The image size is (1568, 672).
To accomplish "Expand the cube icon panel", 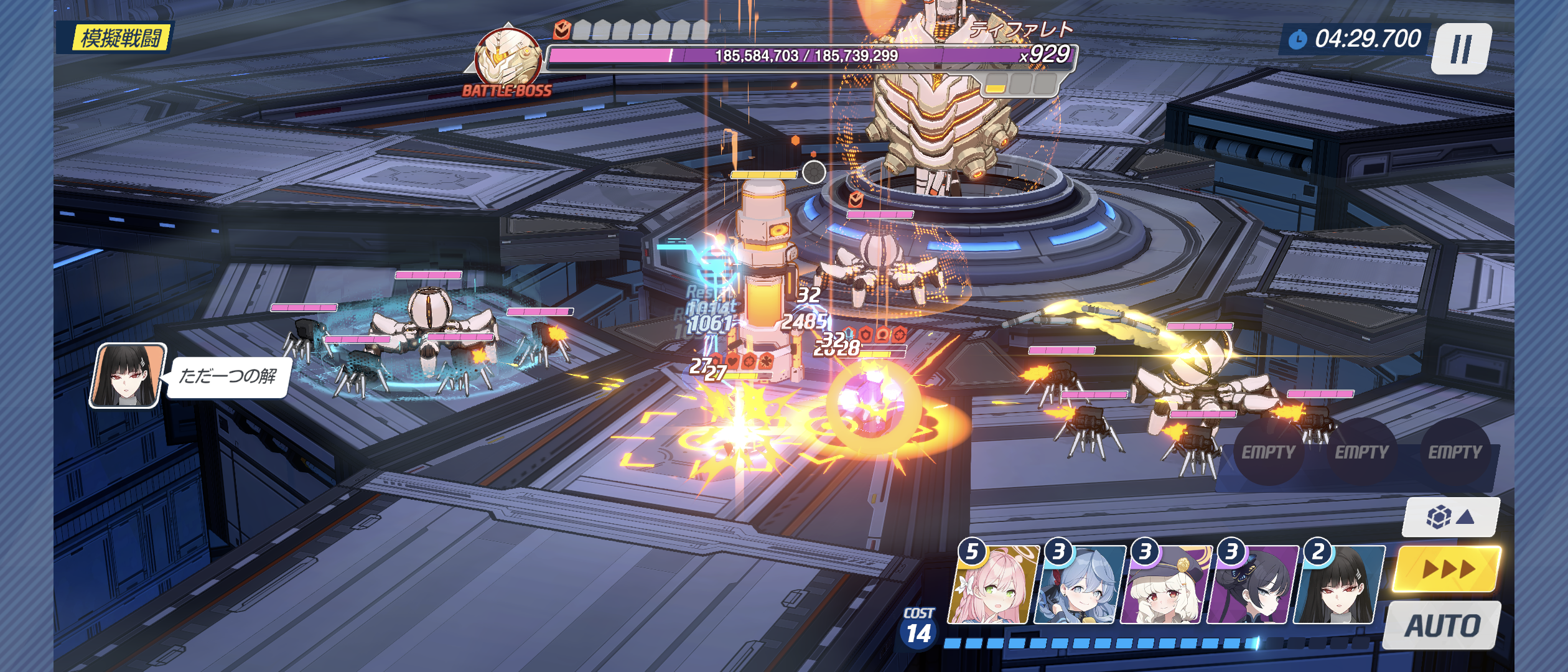I will (x=1450, y=517).
